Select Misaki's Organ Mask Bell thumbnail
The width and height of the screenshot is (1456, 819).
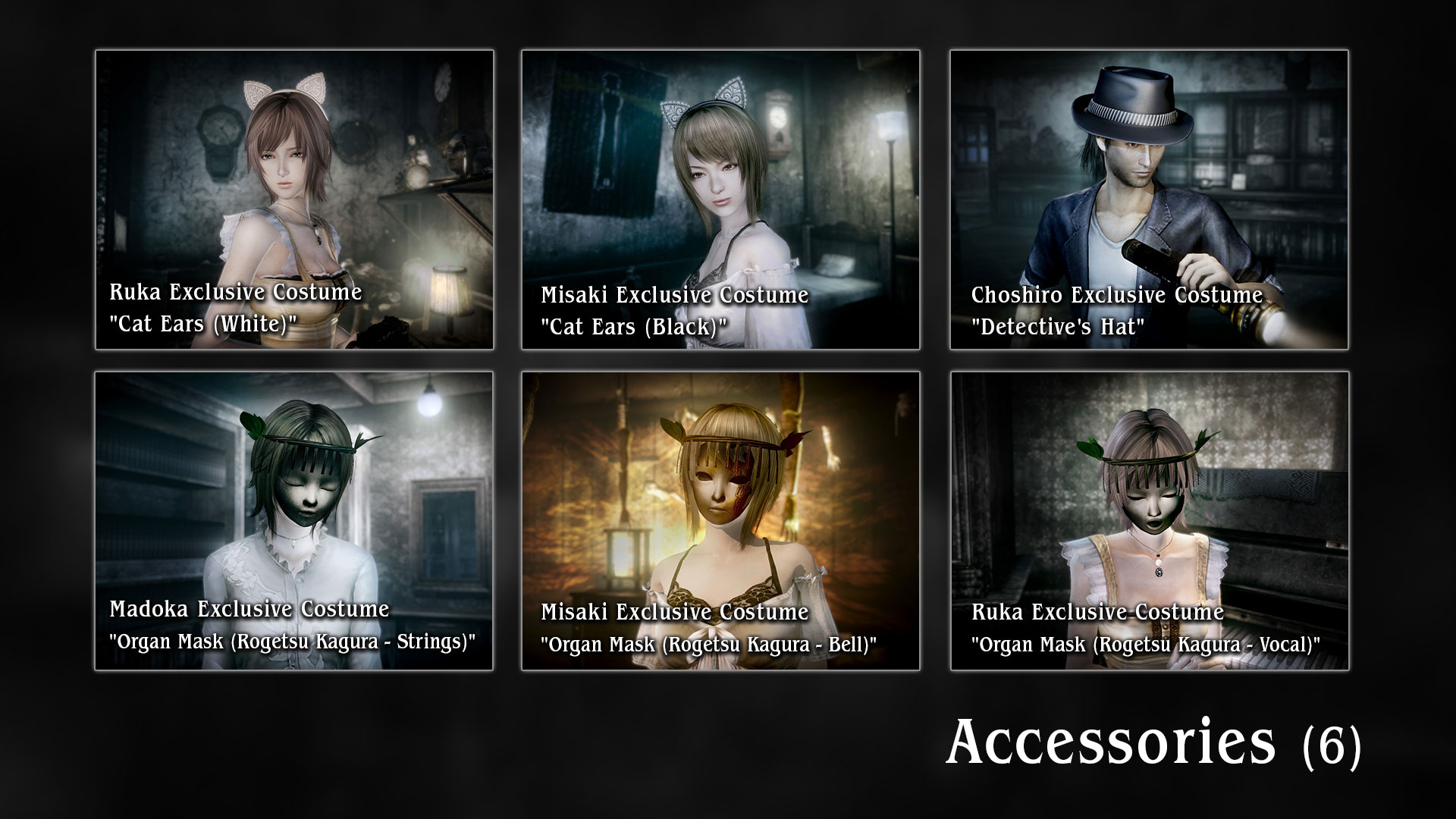[x=720, y=521]
